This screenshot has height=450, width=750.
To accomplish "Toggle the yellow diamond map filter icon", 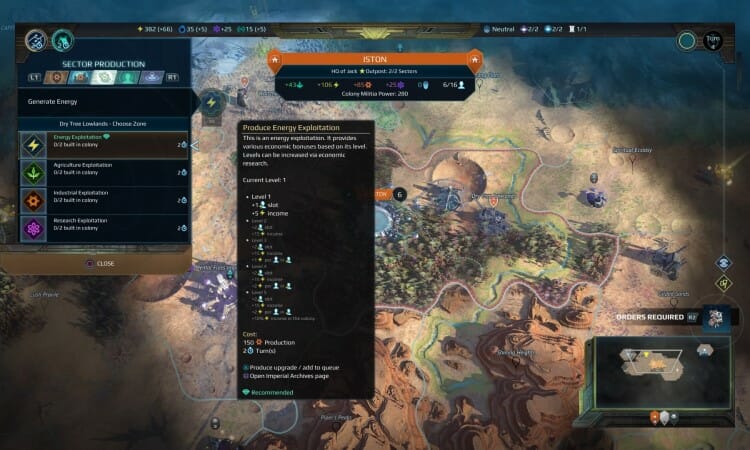I will point(724,282).
